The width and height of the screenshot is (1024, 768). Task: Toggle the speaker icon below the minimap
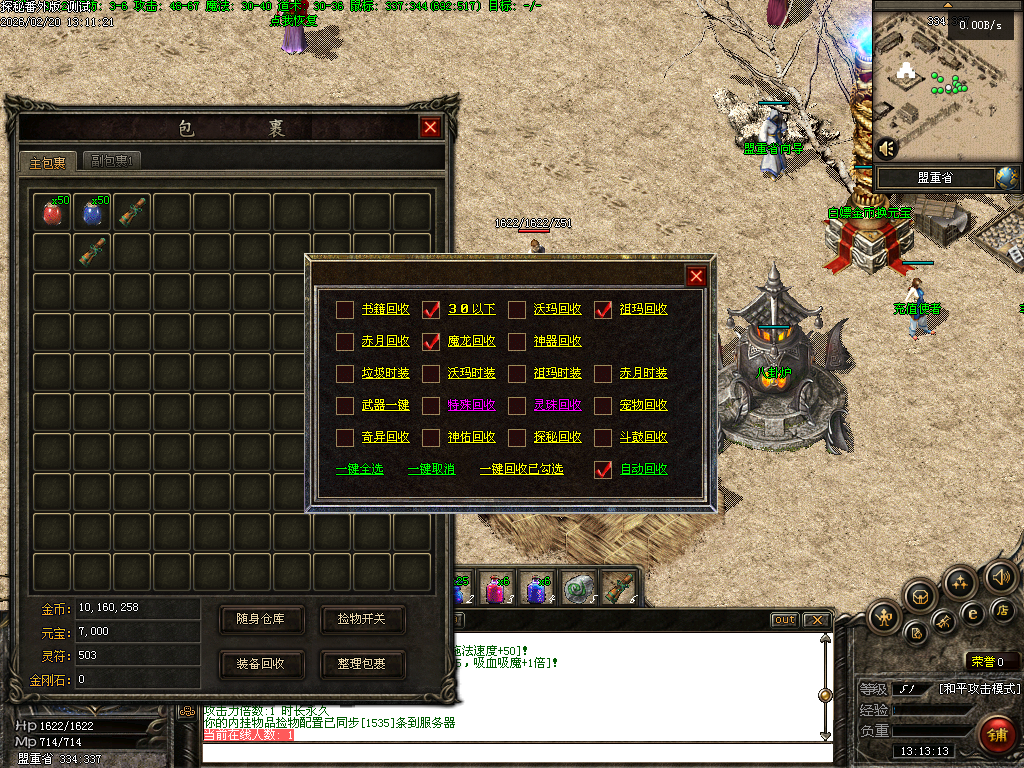pyautogui.click(x=886, y=148)
